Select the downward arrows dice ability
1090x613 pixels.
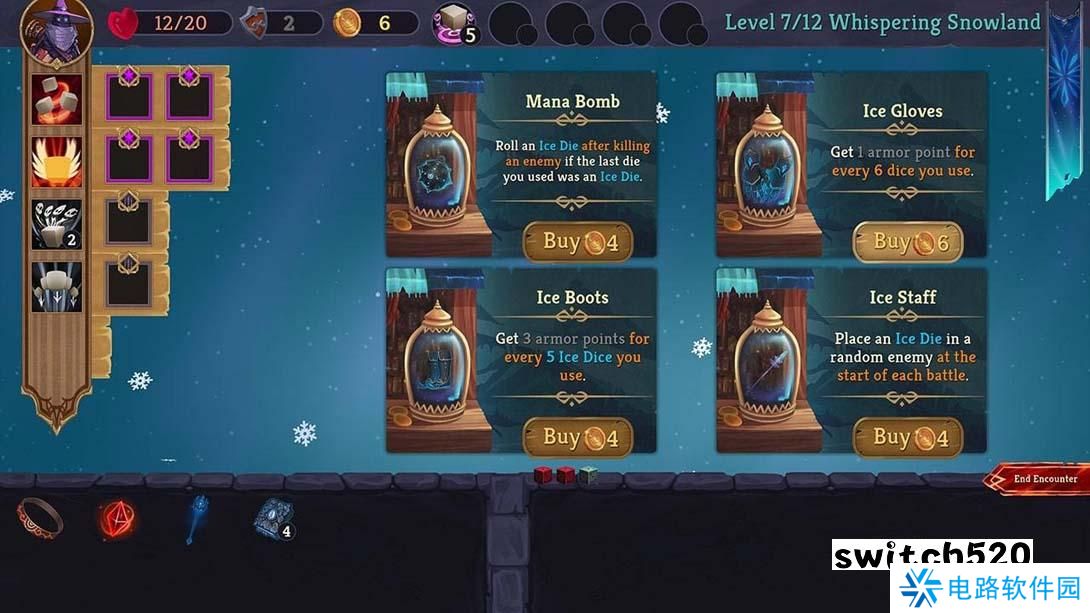pyautogui.click(x=57, y=286)
